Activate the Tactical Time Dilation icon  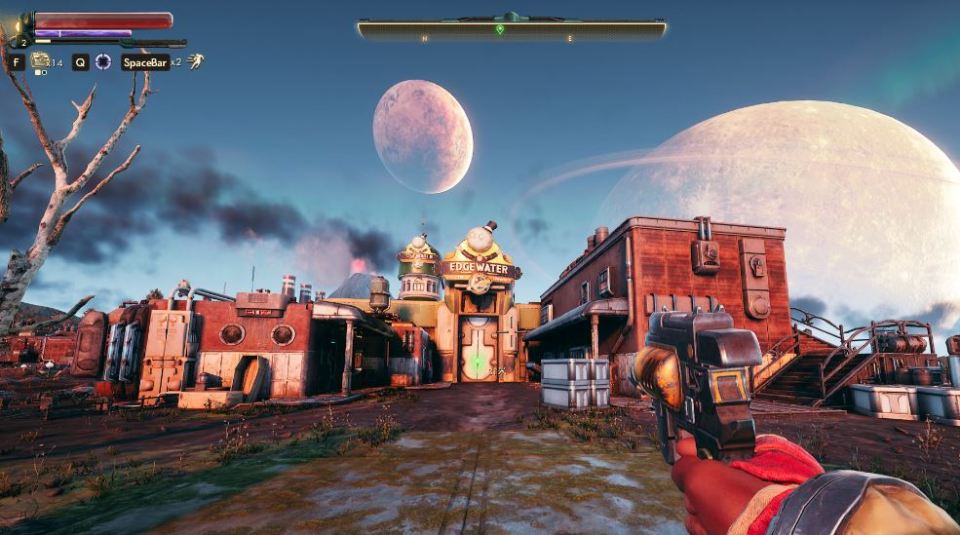coord(103,62)
